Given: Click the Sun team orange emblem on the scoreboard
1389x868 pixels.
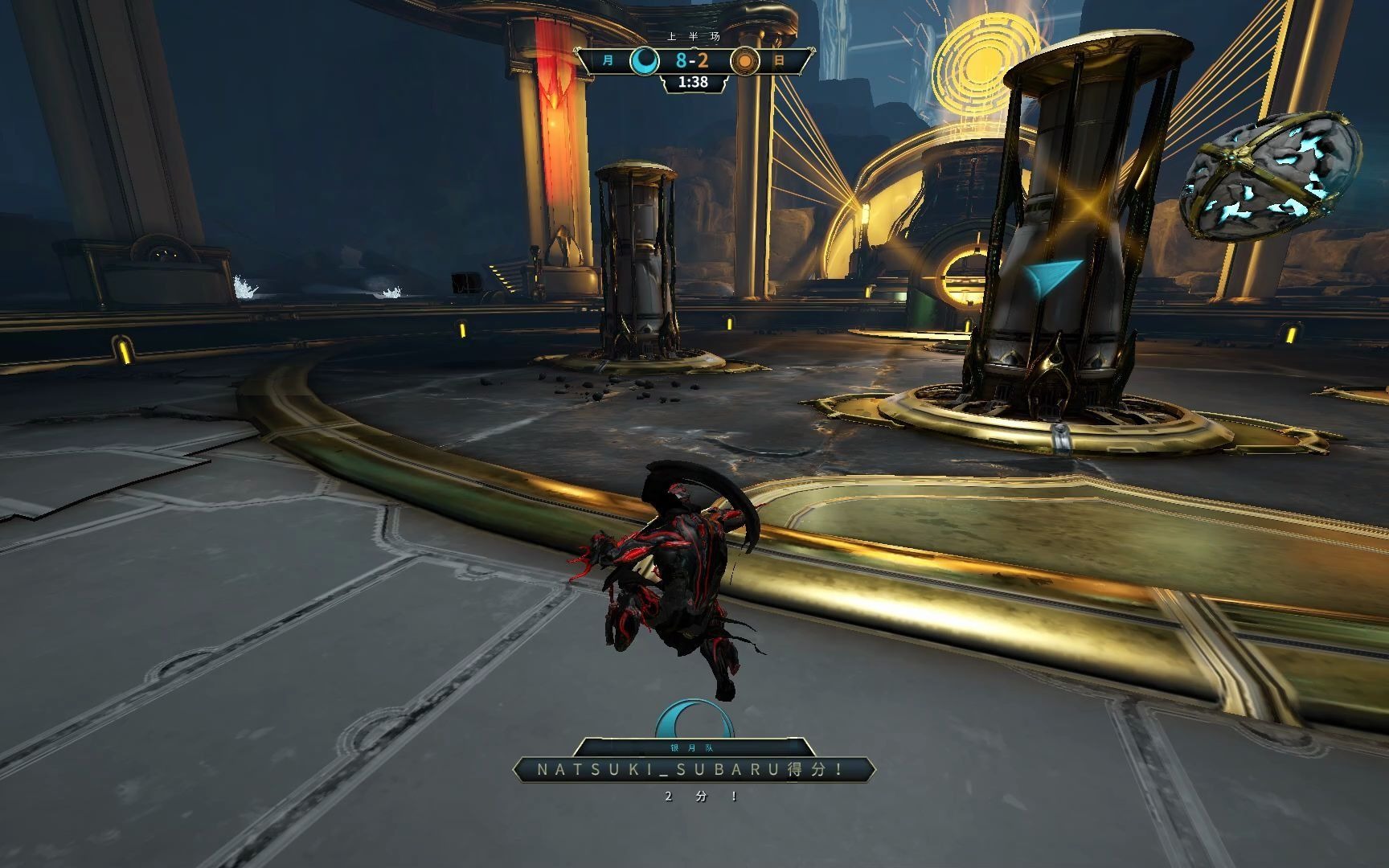Looking at the screenshot, I should click(x=745, y=61).
